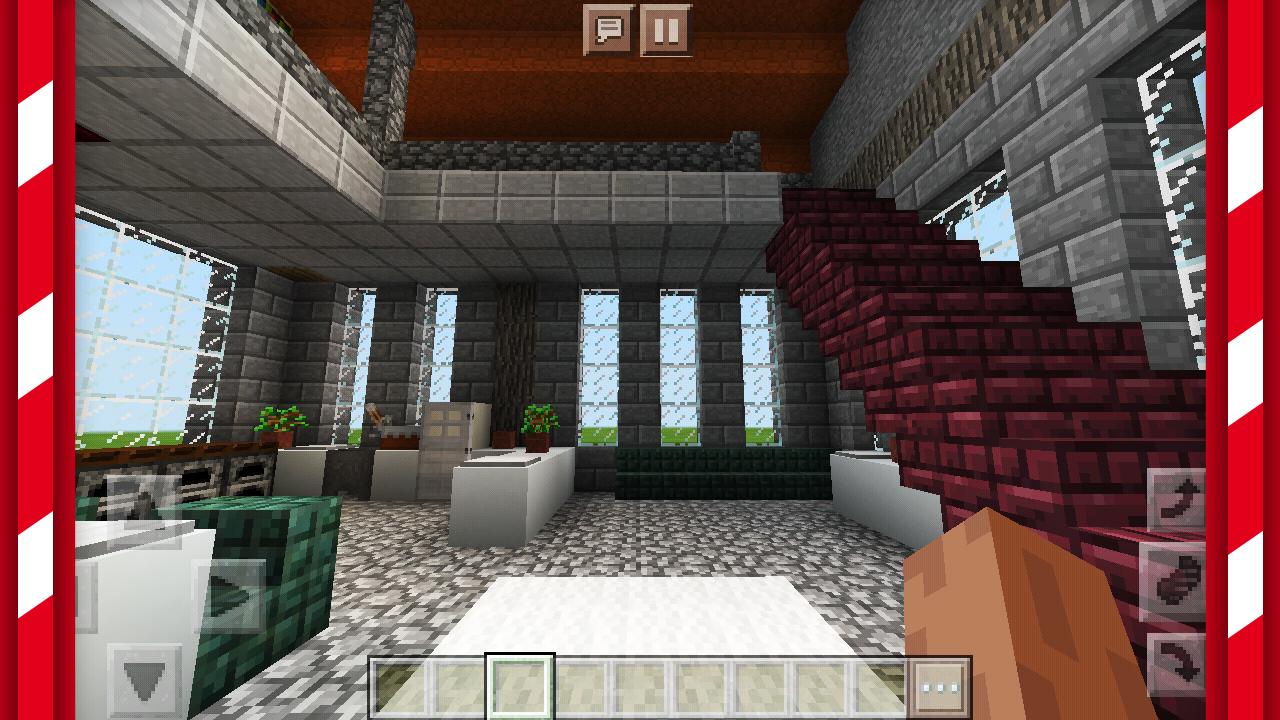Pause the game using the pause icon
Screen dimensions: 1280x720
[666, 26]
